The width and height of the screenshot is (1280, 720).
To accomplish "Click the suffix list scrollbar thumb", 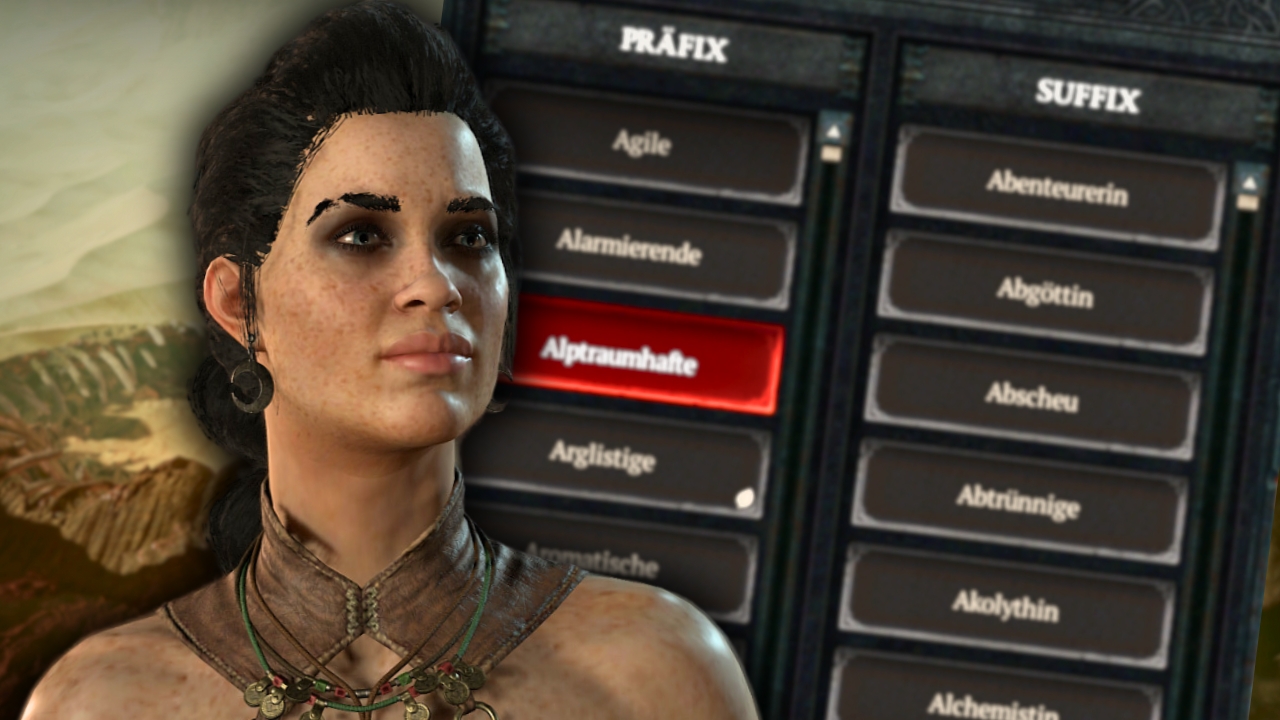I will [x=1249, y=203].
